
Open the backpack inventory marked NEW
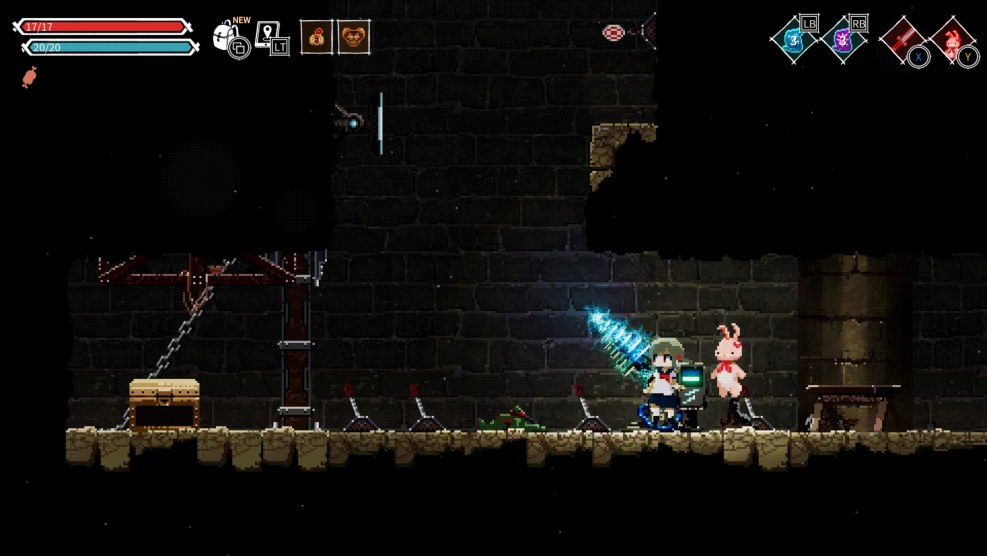click(x=228, y=38)
